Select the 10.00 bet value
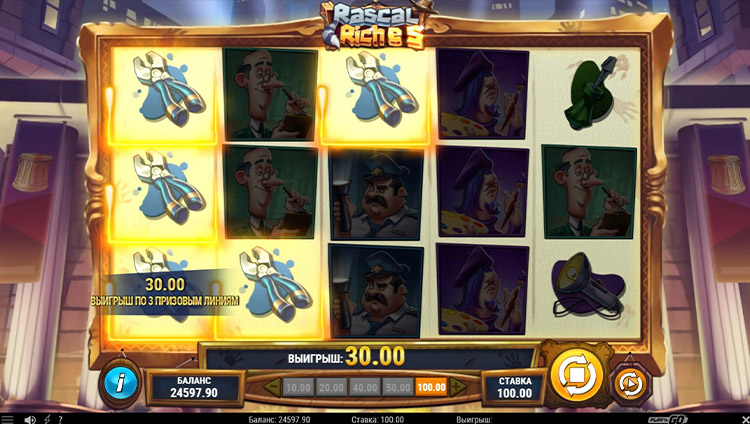Image resolution: width=750 pixels, height=424 pixels. 298,386
